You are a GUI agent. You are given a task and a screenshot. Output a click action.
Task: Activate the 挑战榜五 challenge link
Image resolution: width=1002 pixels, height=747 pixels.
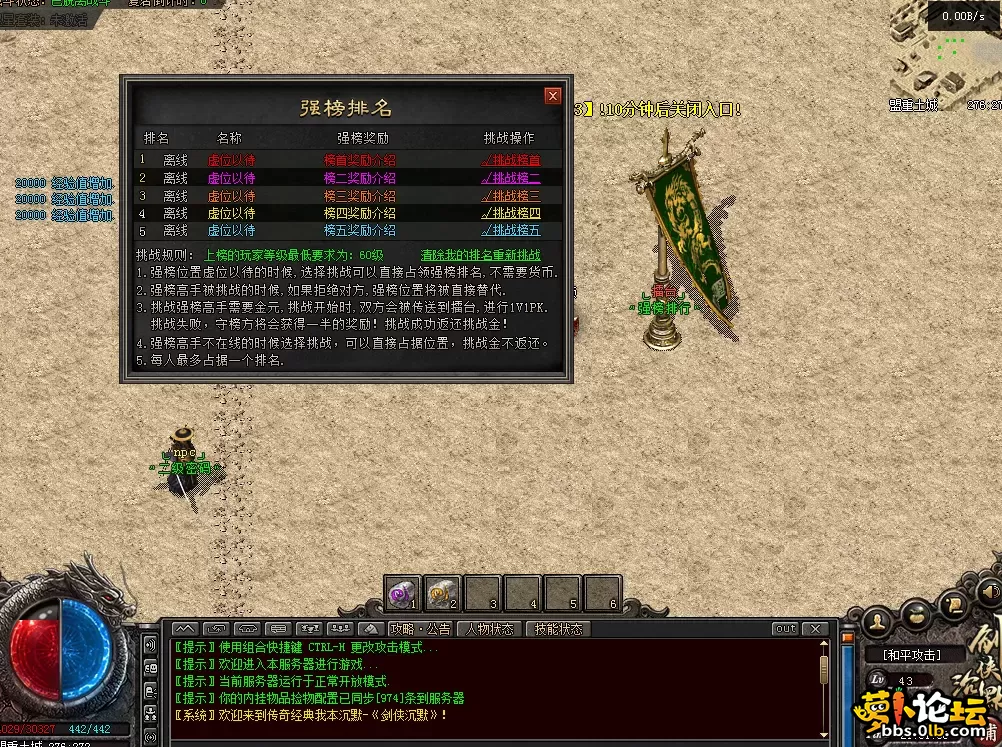click(510, 230)
